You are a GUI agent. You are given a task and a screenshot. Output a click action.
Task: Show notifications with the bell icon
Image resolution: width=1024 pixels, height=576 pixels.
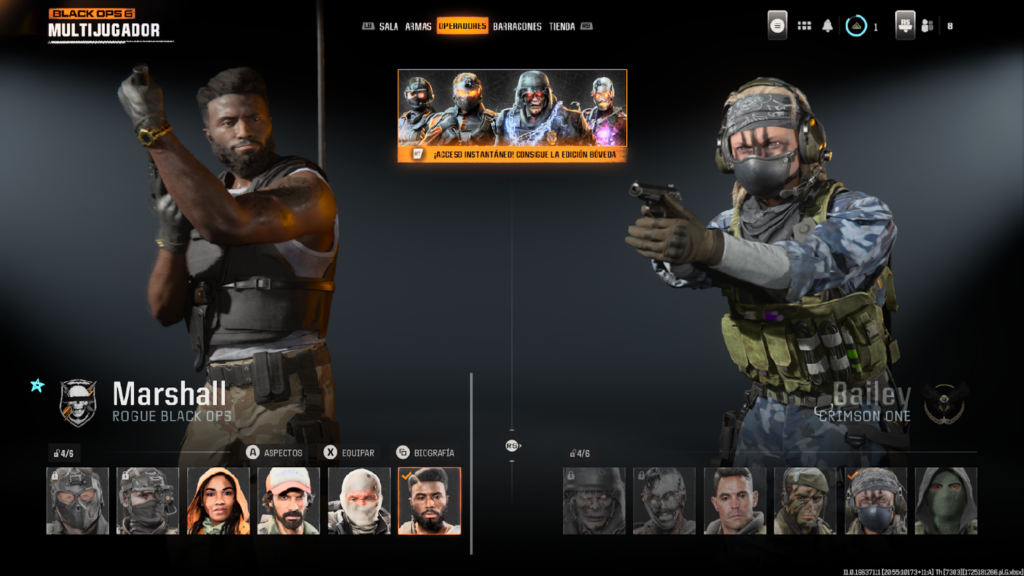coord(827,26)
